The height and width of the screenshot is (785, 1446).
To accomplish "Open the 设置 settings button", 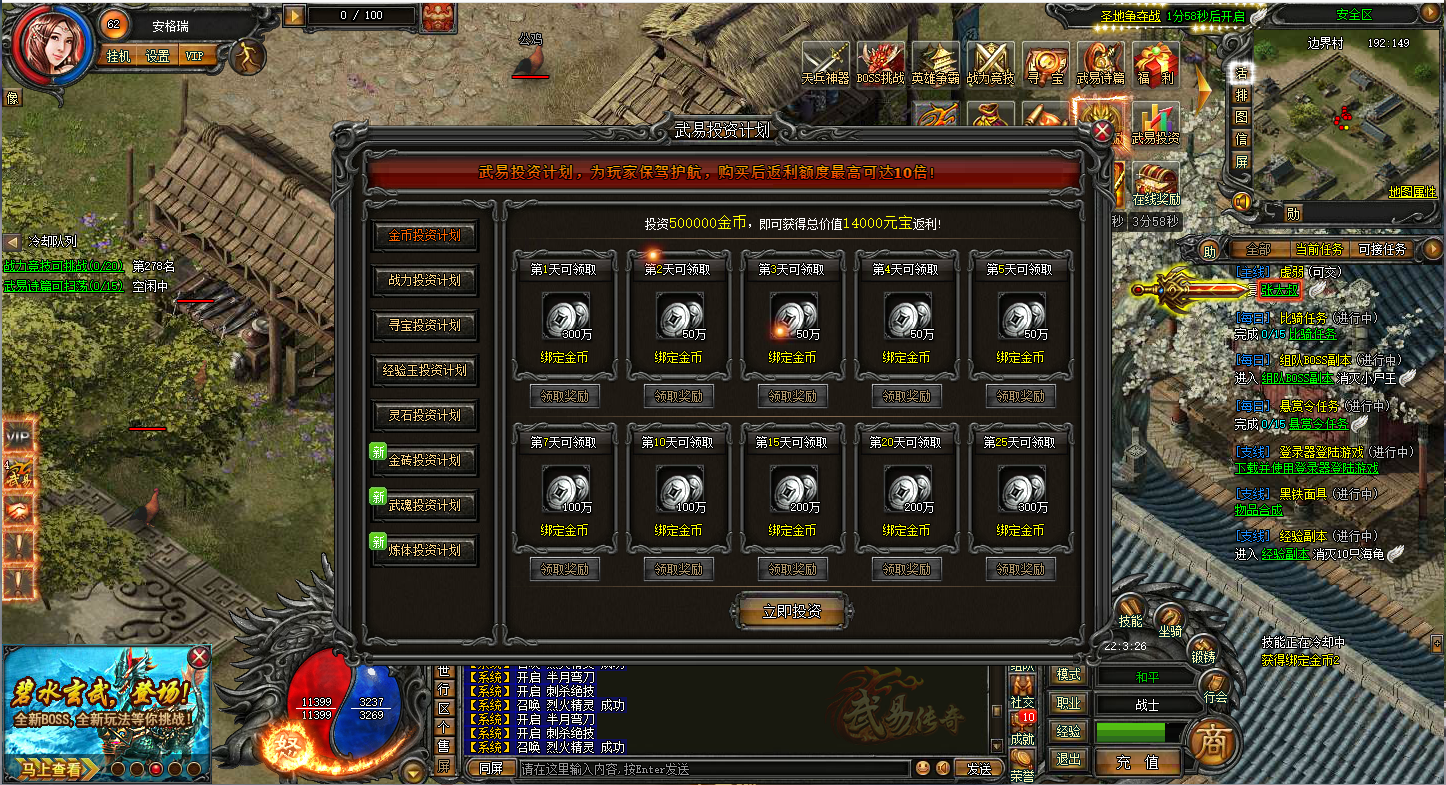I will click(x=157, y=56).
